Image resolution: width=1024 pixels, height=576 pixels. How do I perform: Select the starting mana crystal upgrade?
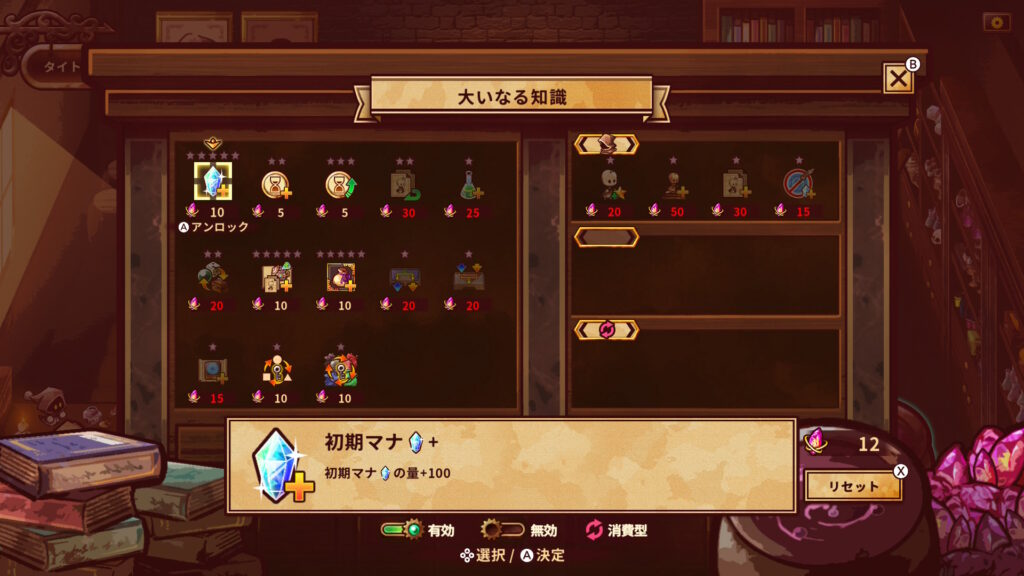point(212,182)
